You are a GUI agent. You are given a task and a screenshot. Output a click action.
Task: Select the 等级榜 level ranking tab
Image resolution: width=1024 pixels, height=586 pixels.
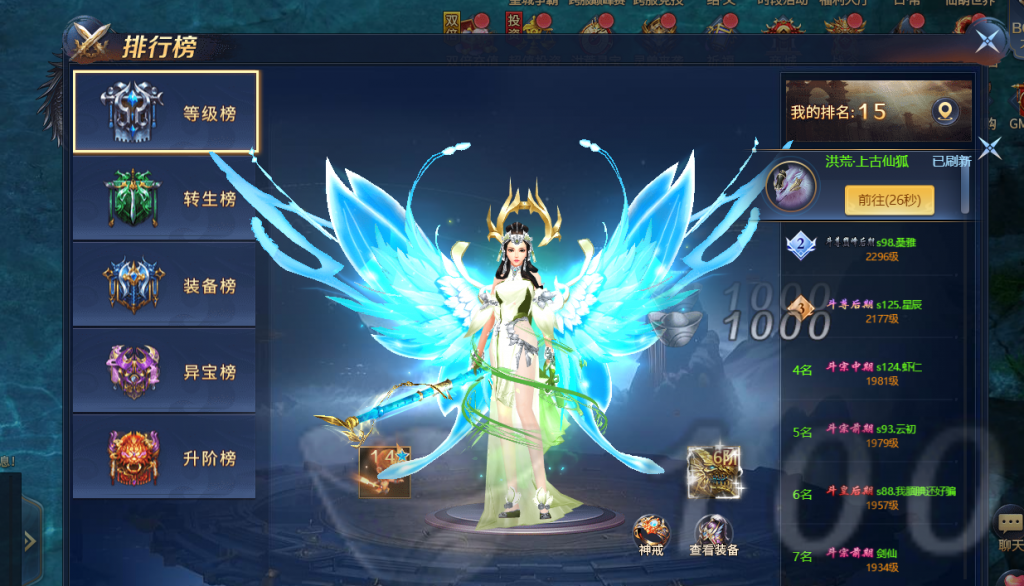click(x=165, y=112)
